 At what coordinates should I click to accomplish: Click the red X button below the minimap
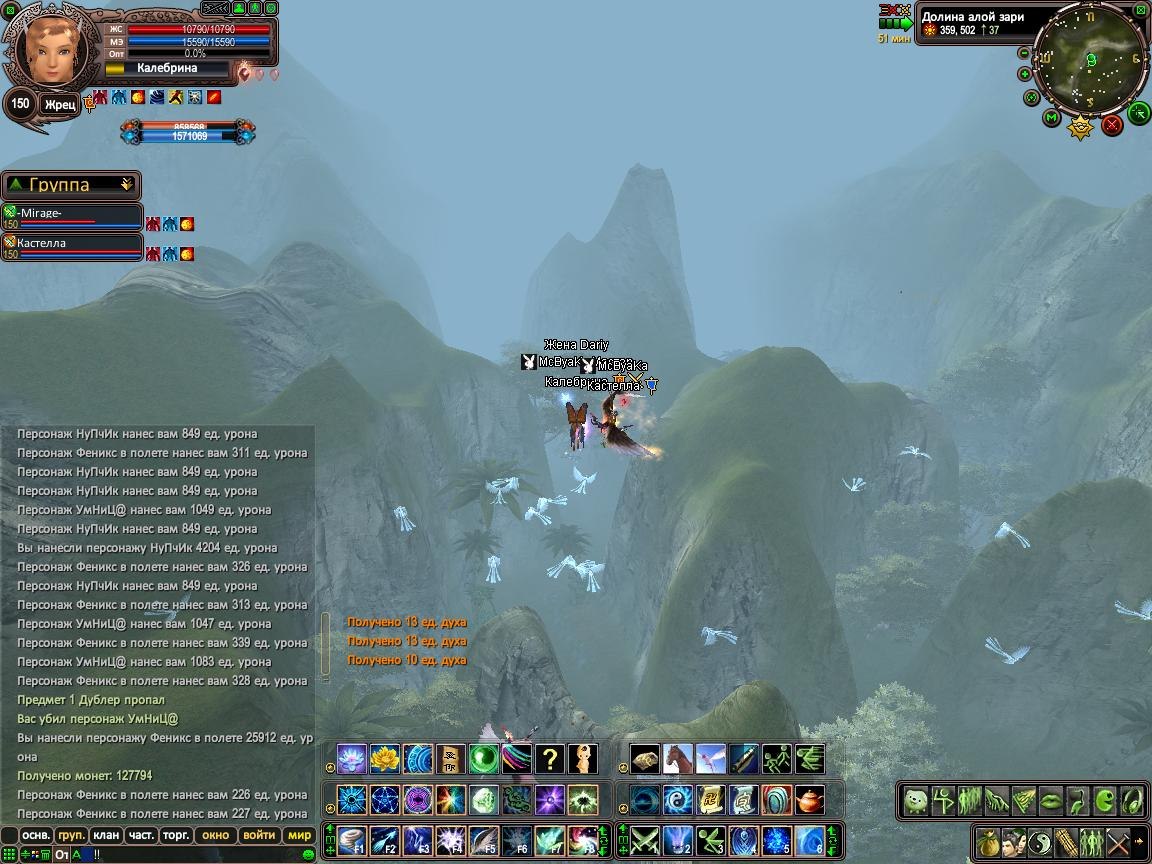click(x=1112, y=125)
